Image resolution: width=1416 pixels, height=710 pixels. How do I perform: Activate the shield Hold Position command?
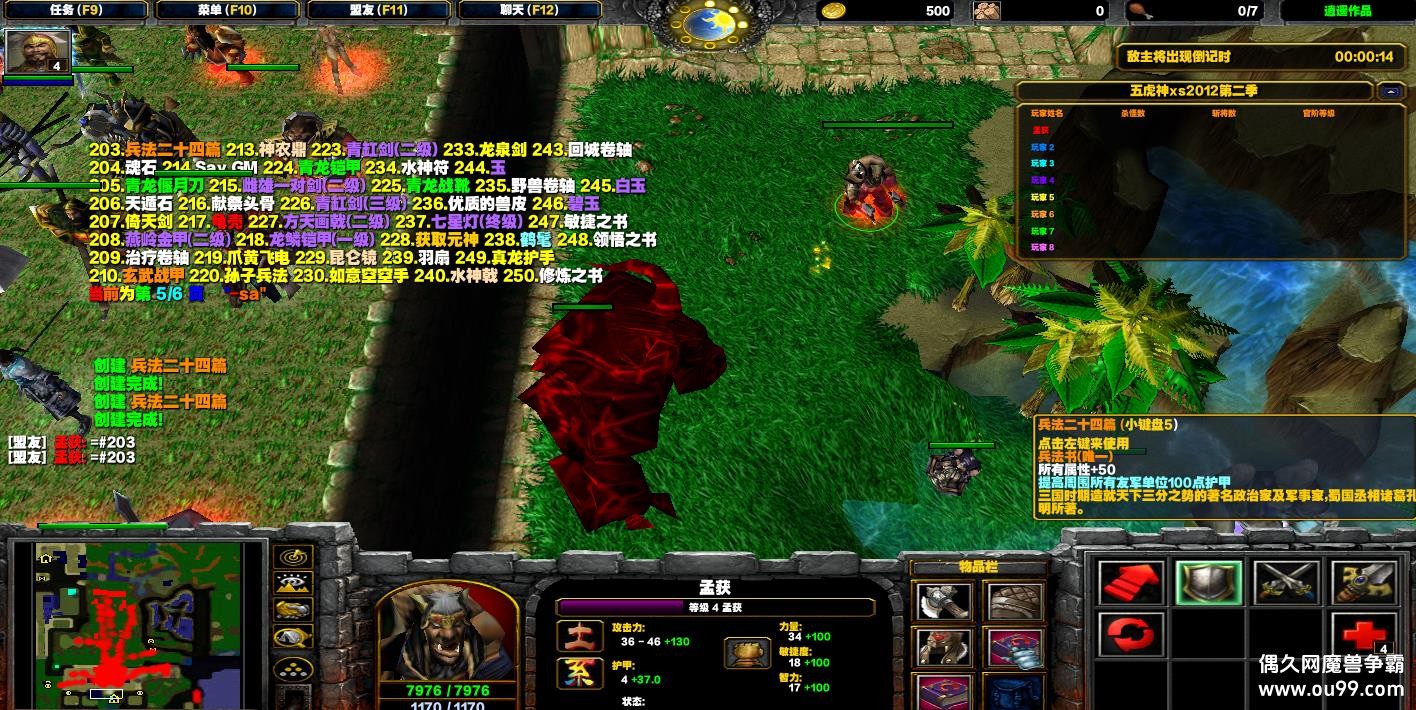coord(1208,583)
